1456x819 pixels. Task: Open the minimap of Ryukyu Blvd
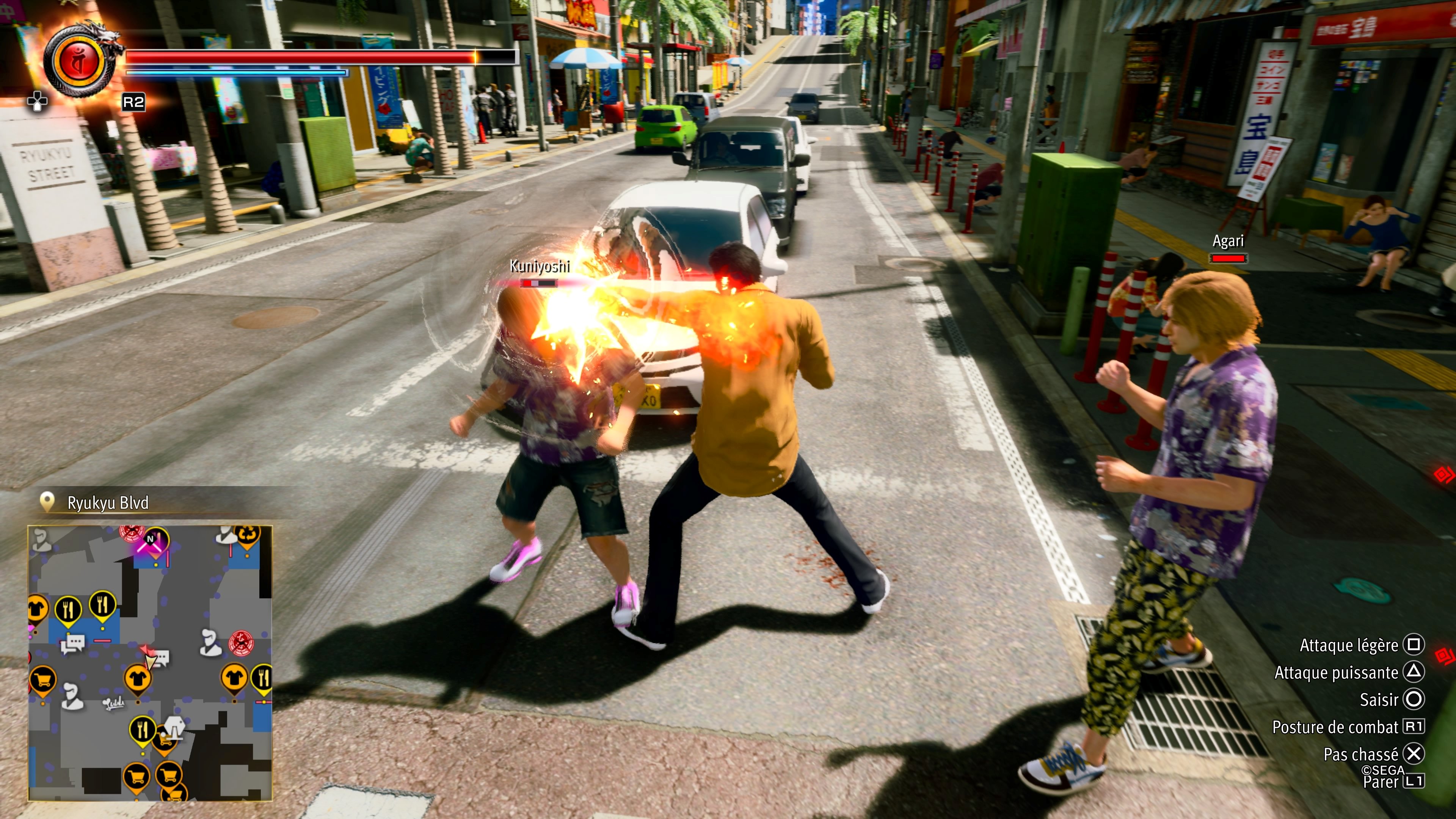(x=151, y=662)
